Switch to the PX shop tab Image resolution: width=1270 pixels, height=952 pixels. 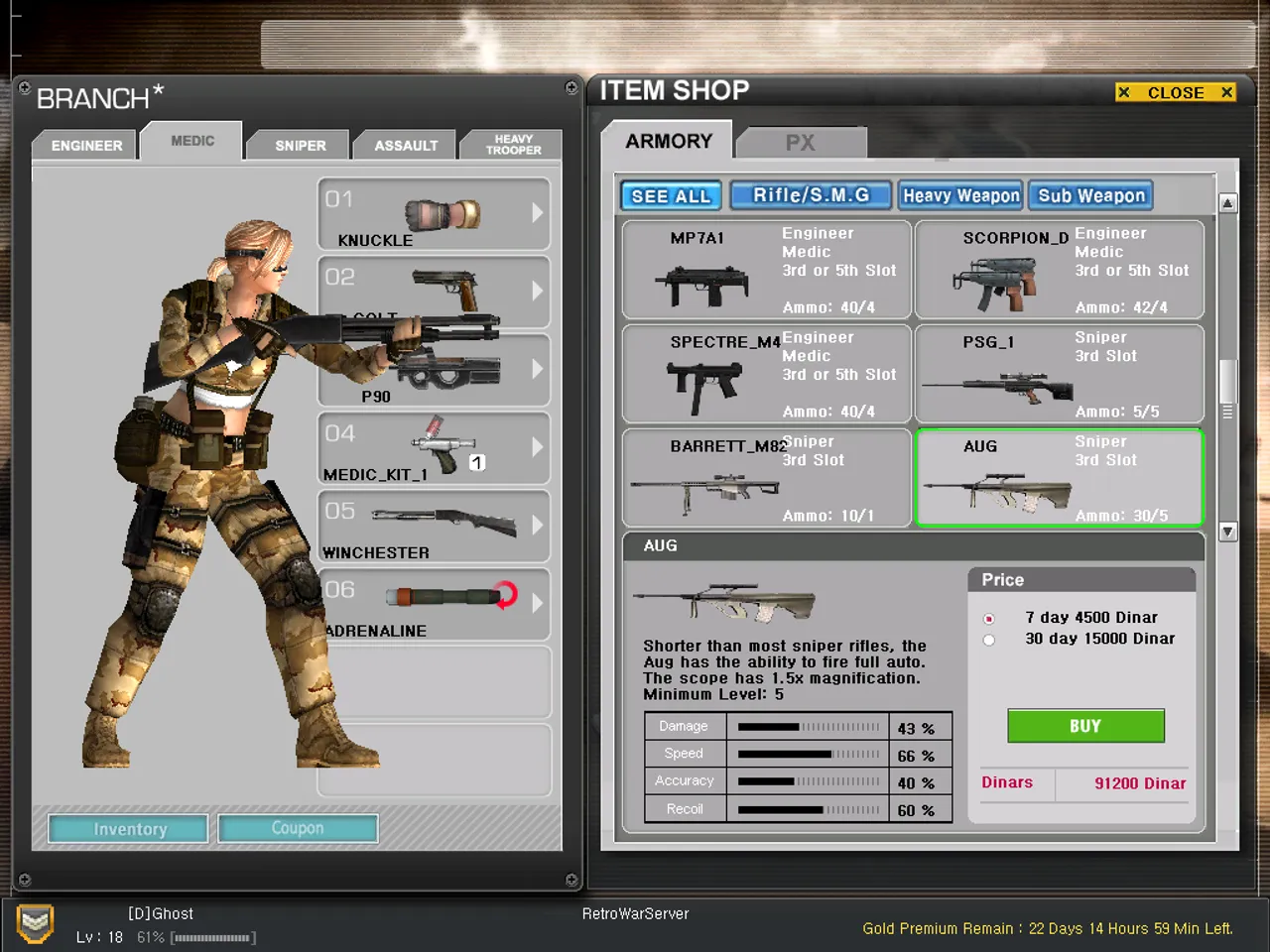coord(801,142)
